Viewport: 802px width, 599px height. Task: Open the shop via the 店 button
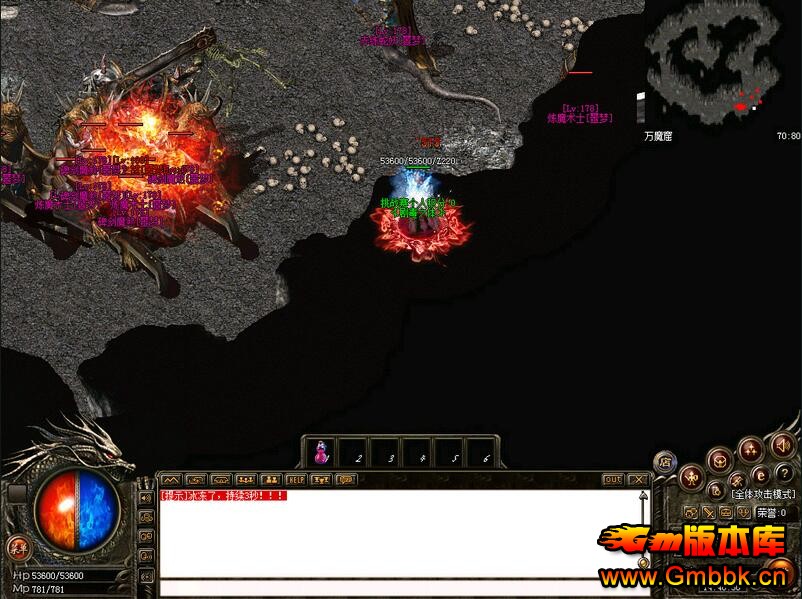pos(664,461)
